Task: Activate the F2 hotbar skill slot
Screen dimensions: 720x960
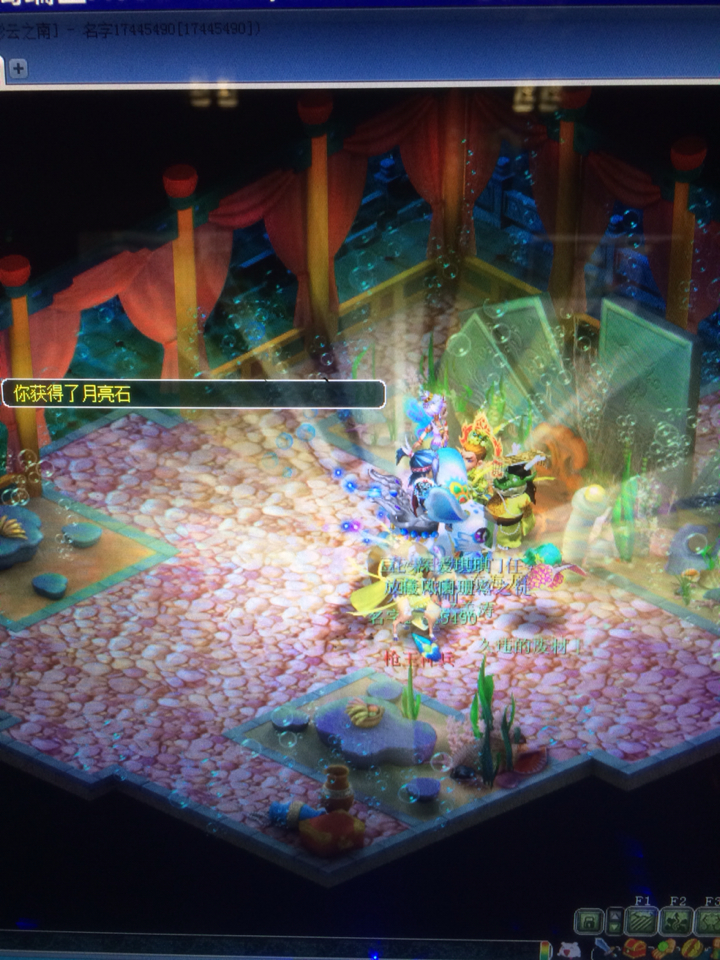Action: (678, 920)
